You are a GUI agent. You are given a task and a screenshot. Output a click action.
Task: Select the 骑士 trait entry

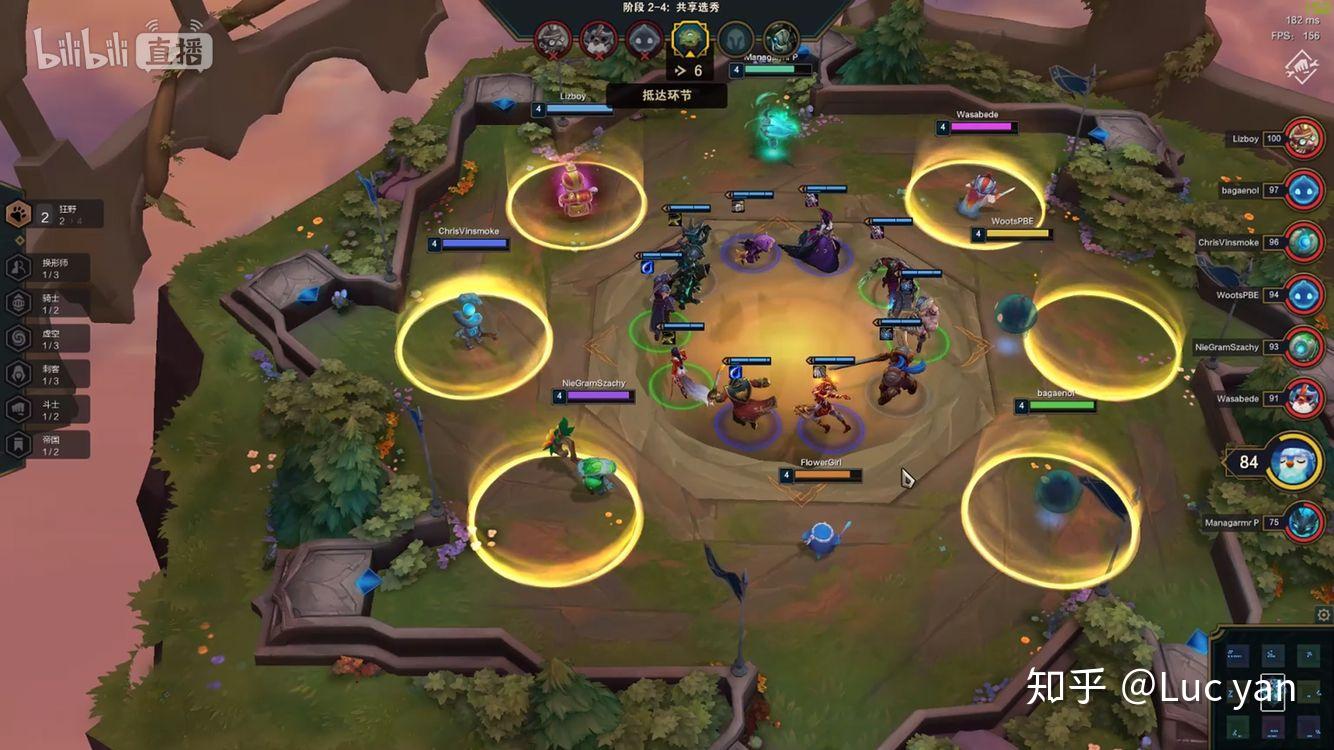pos(48,303)
